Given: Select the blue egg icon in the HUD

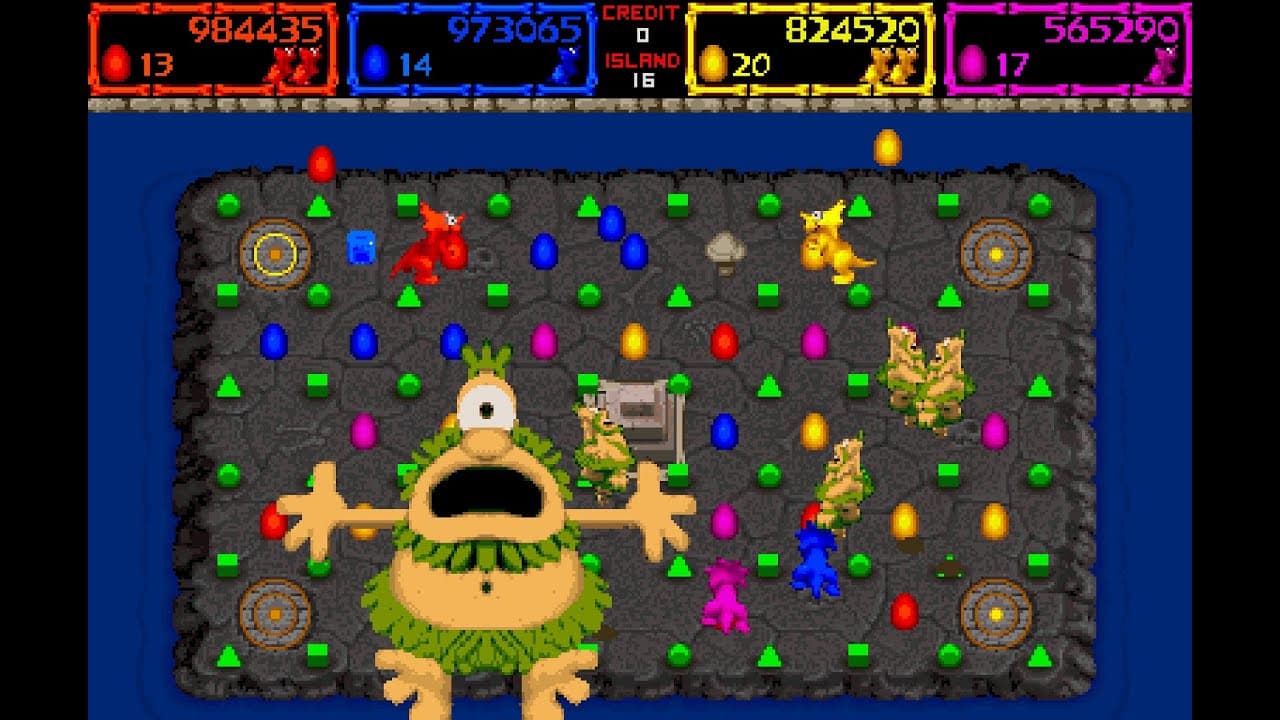Looking at the screenshot, I should pos(374,63).
